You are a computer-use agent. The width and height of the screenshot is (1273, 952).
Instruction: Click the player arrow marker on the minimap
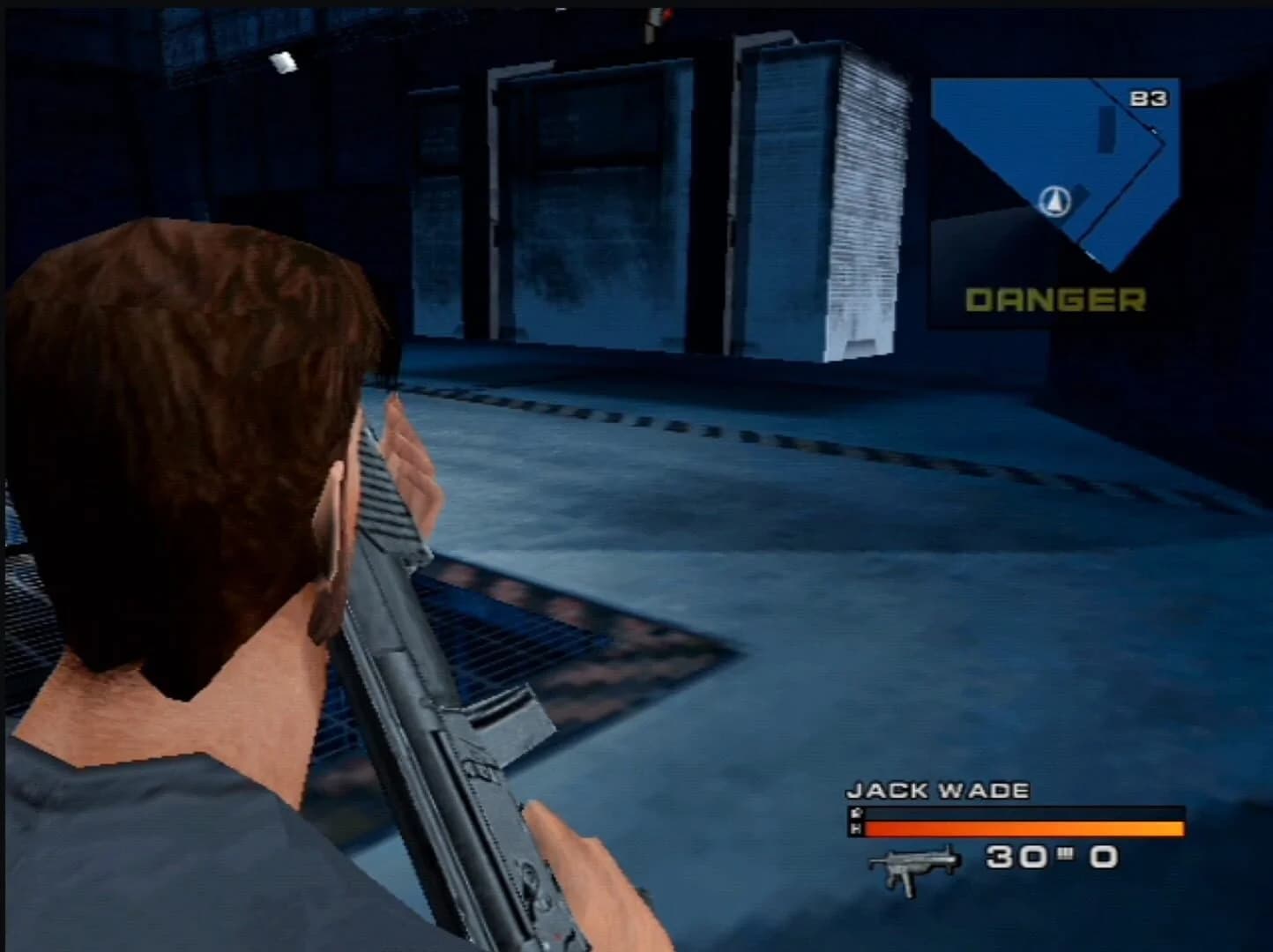pos(1056,200)
